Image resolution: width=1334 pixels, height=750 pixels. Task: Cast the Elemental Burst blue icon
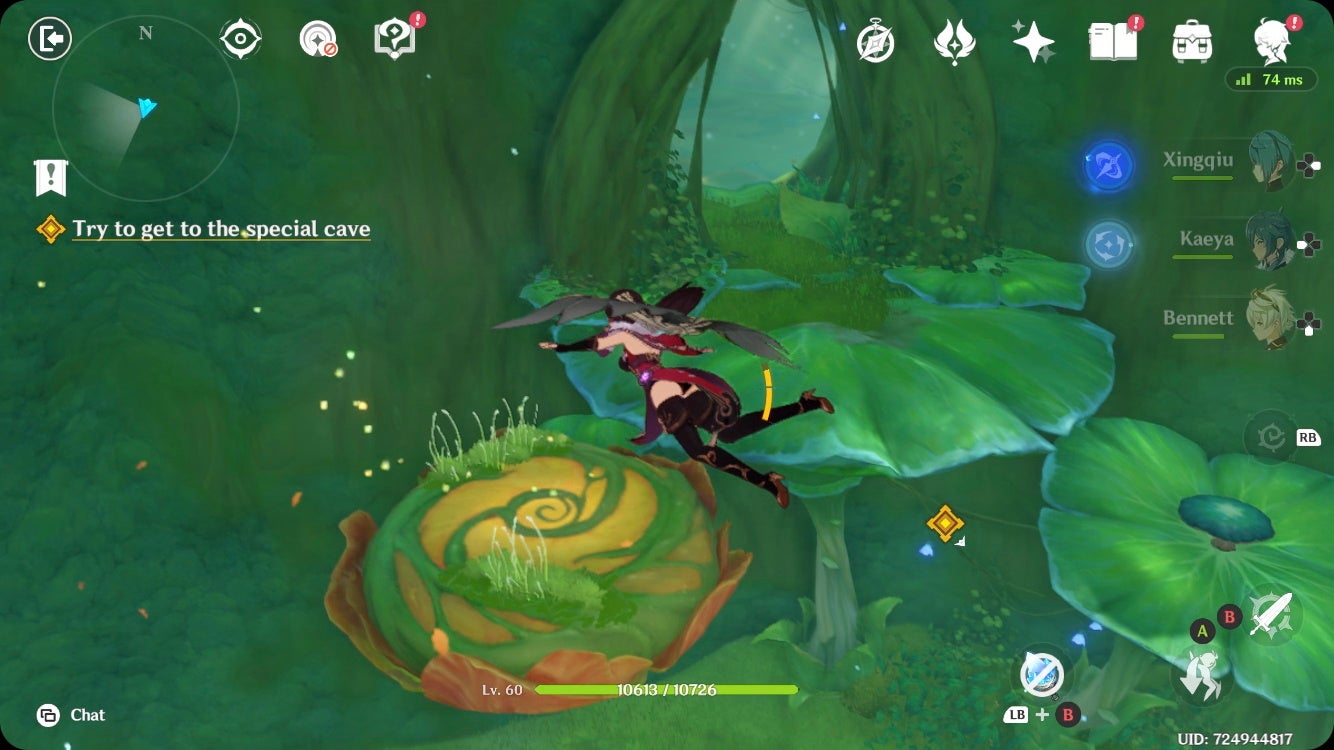pos(1108,167)
